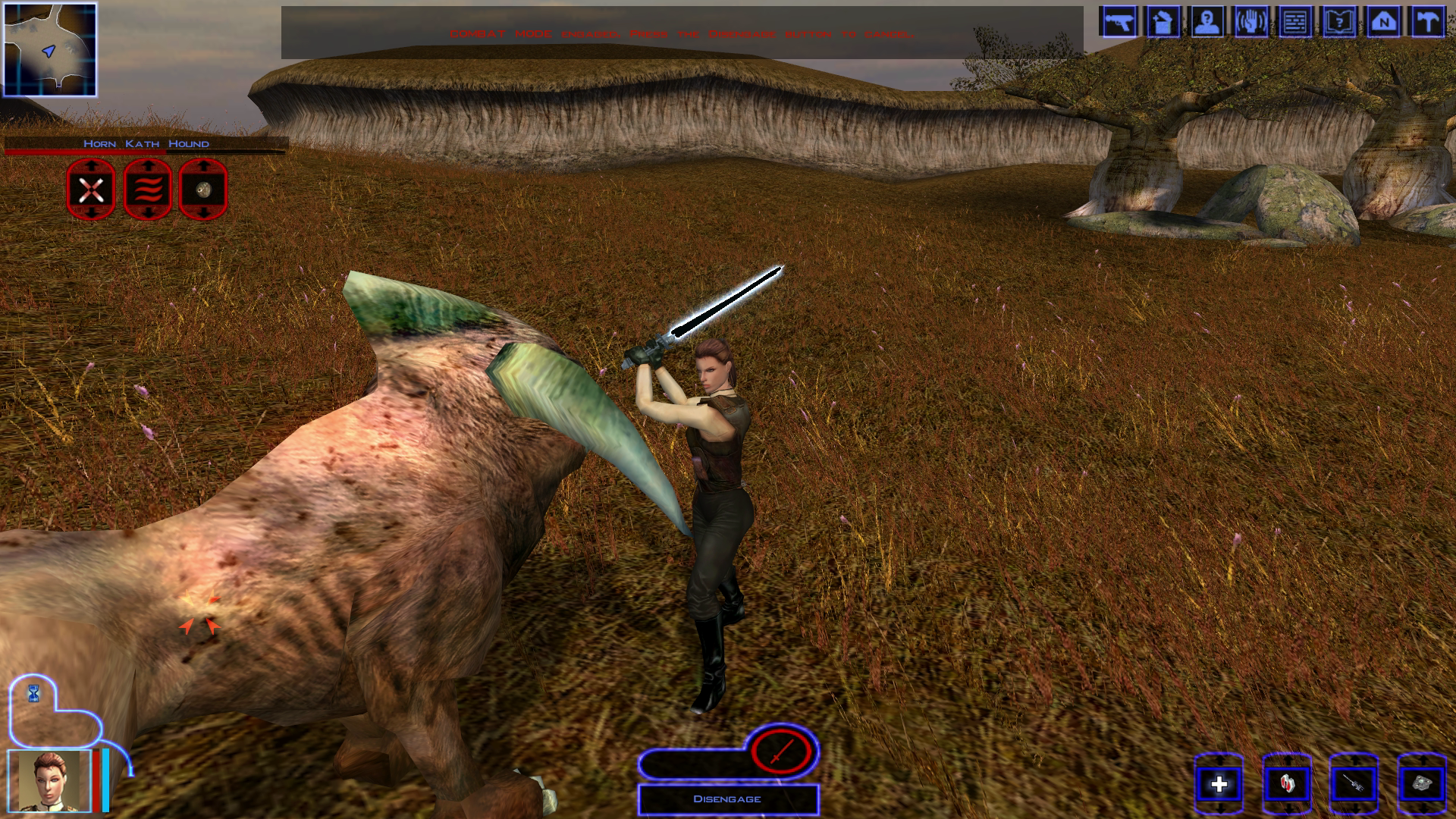
Task: Select the party leader portrait
Action: click(49, 780)
